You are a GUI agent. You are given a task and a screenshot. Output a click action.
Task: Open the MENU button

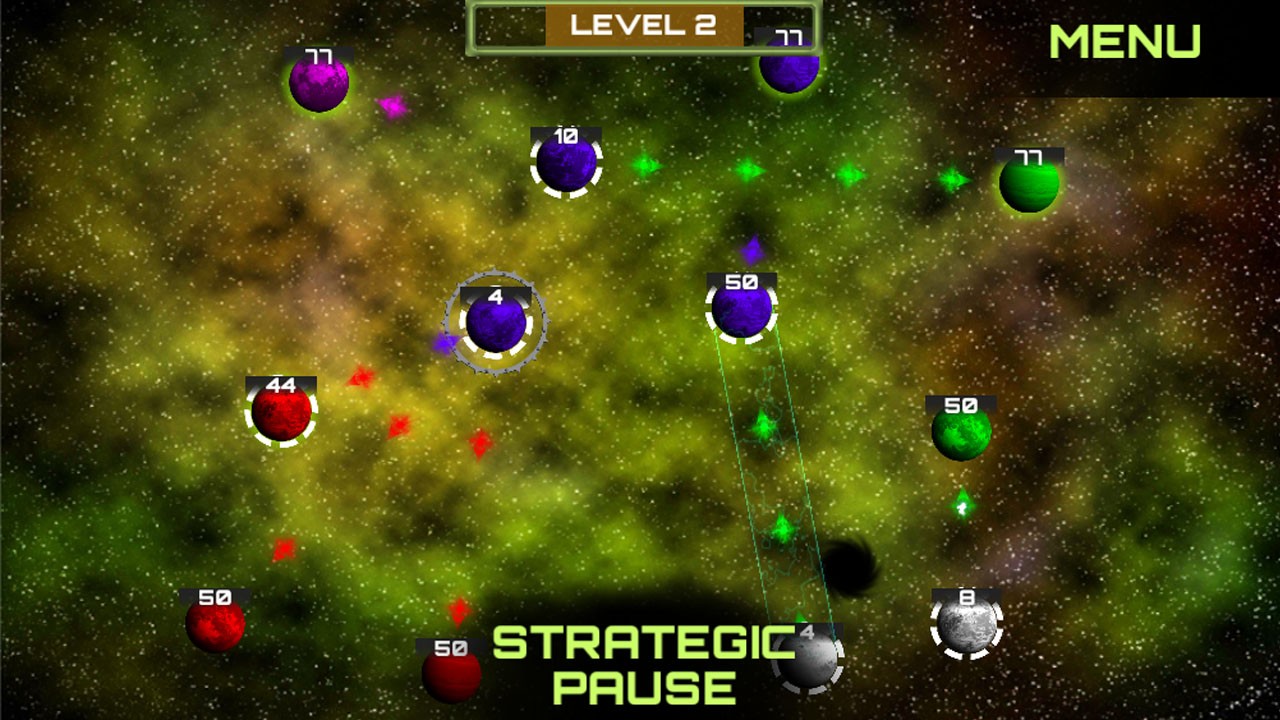pos(1124,42)
